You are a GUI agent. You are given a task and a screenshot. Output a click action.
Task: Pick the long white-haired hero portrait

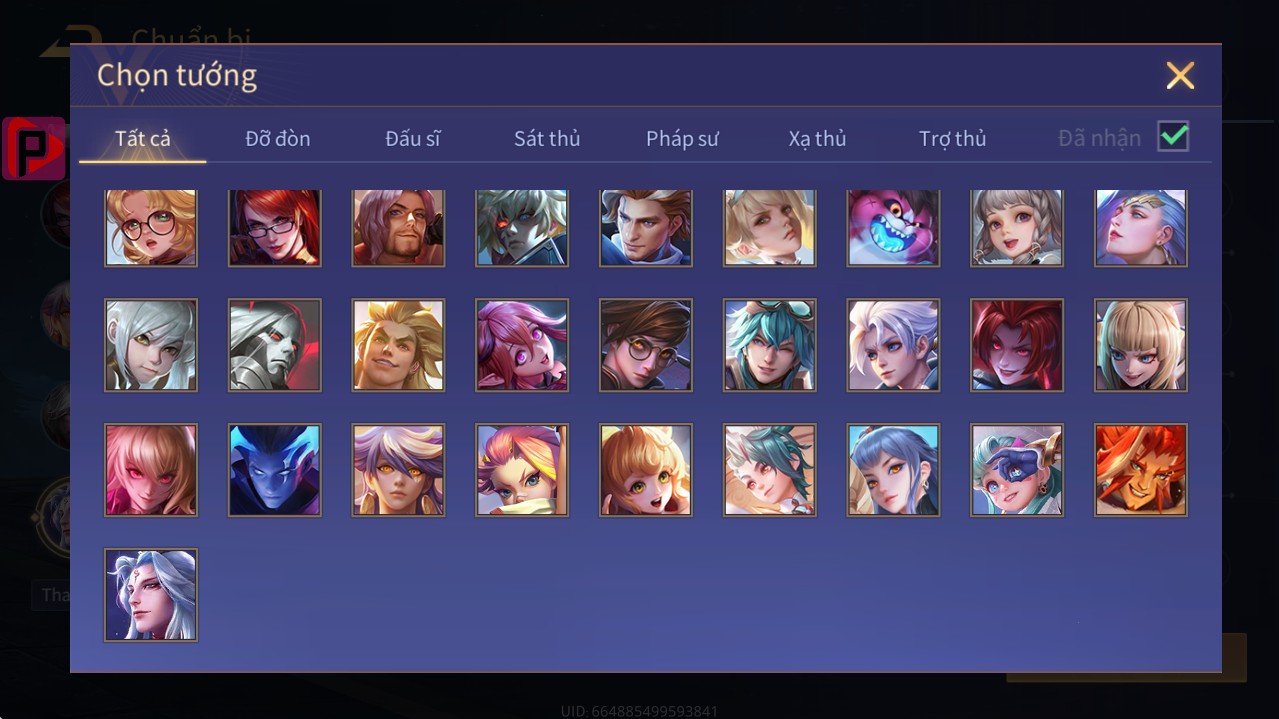coord(151,595)
